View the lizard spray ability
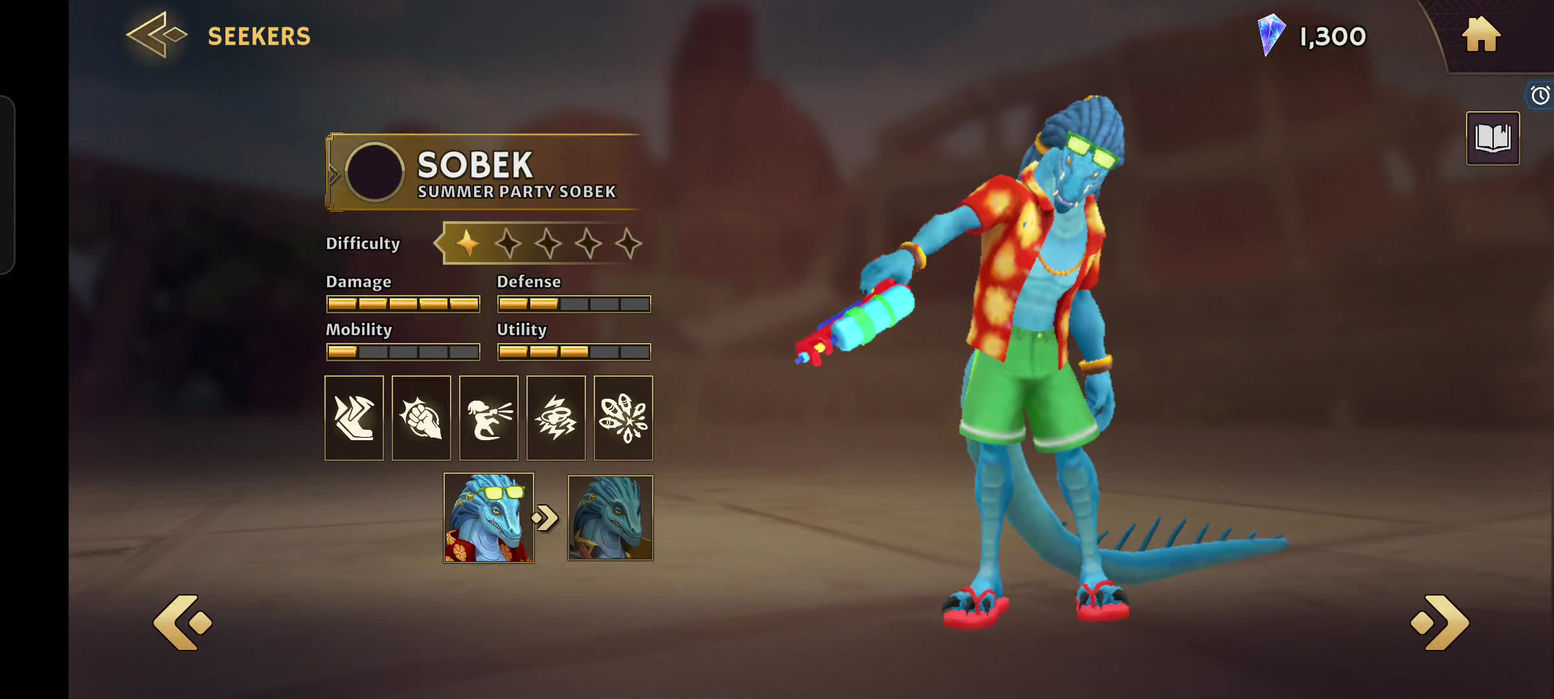 [x=488, y=418]
